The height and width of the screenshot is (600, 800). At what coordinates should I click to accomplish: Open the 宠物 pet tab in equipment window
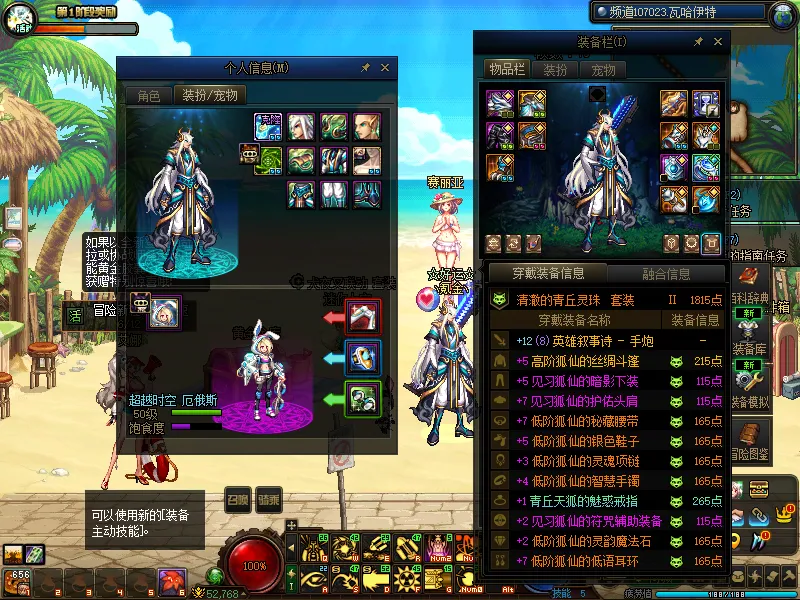[602, 69]
